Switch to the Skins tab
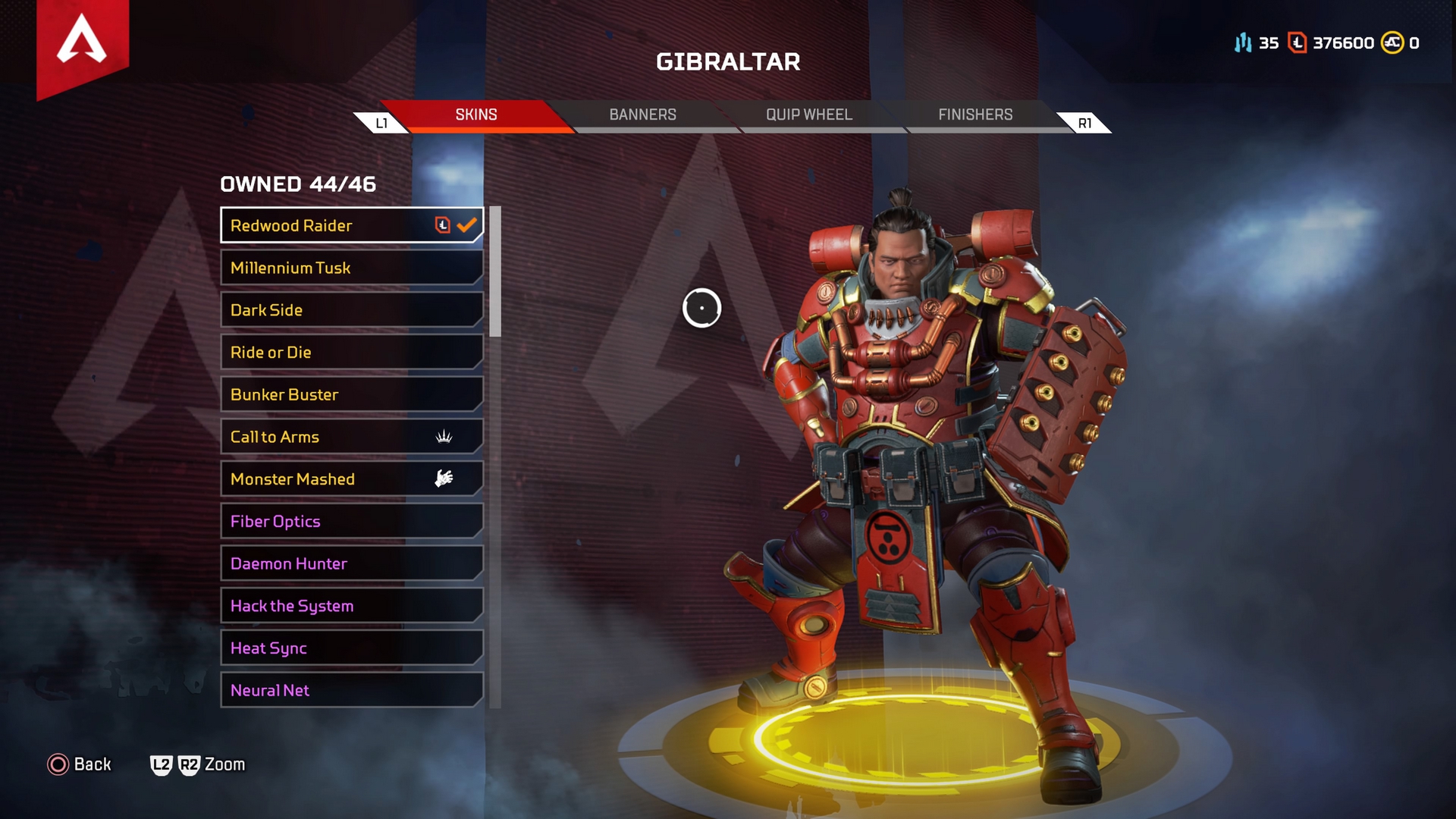This screenshot has height=819, width=1456. coord(476,115)
